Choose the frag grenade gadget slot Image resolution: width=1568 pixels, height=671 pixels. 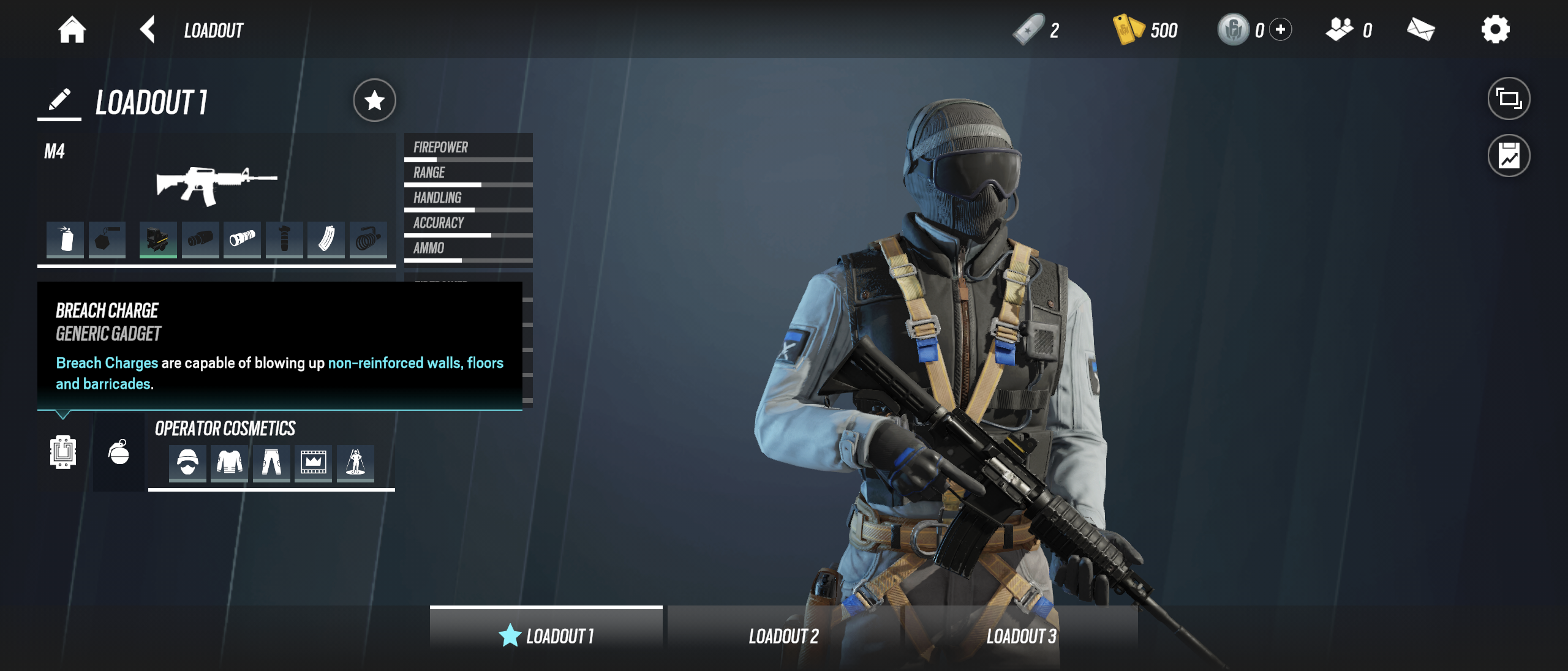(x=119, y=452)
